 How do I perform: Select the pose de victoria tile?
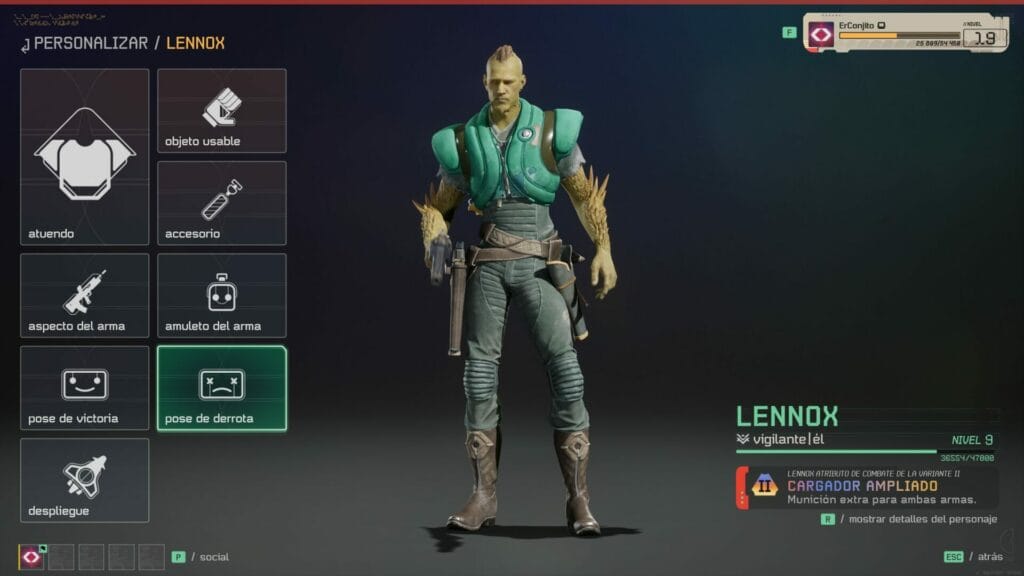85,388
